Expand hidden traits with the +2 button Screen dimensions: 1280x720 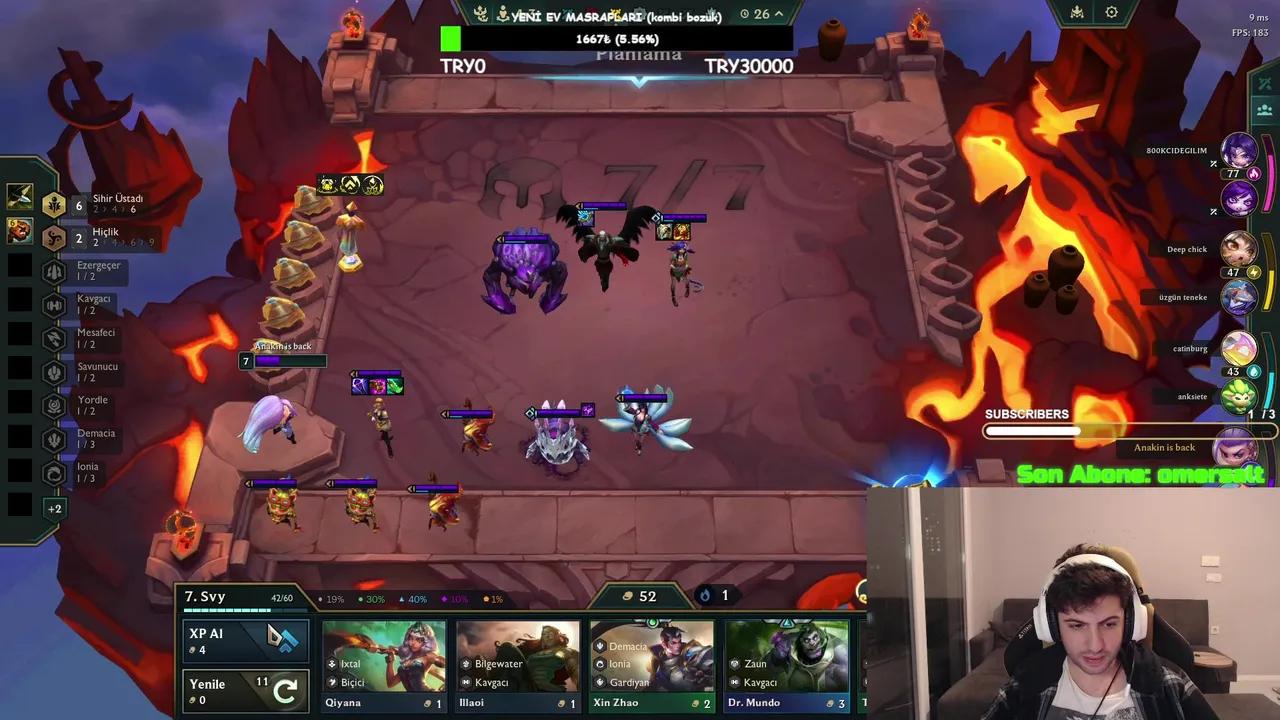coord(56,508)
